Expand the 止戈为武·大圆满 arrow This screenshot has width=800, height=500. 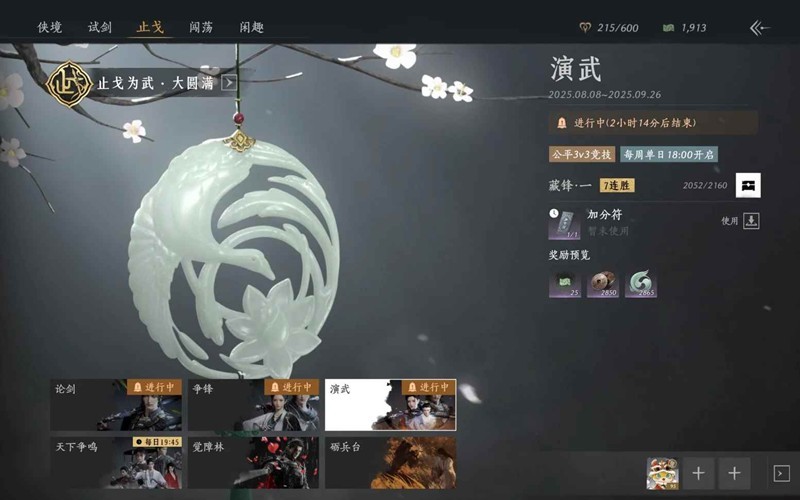pyautogui.click(x=229, y=83)
